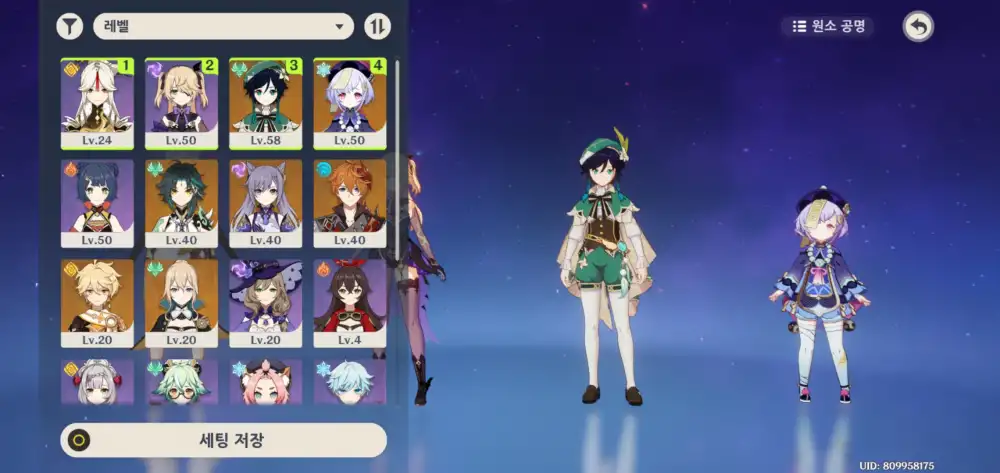Select Keqing's character card
Image resolution: width=1000 pixels, height=473 pixels.
coord(265,203)
